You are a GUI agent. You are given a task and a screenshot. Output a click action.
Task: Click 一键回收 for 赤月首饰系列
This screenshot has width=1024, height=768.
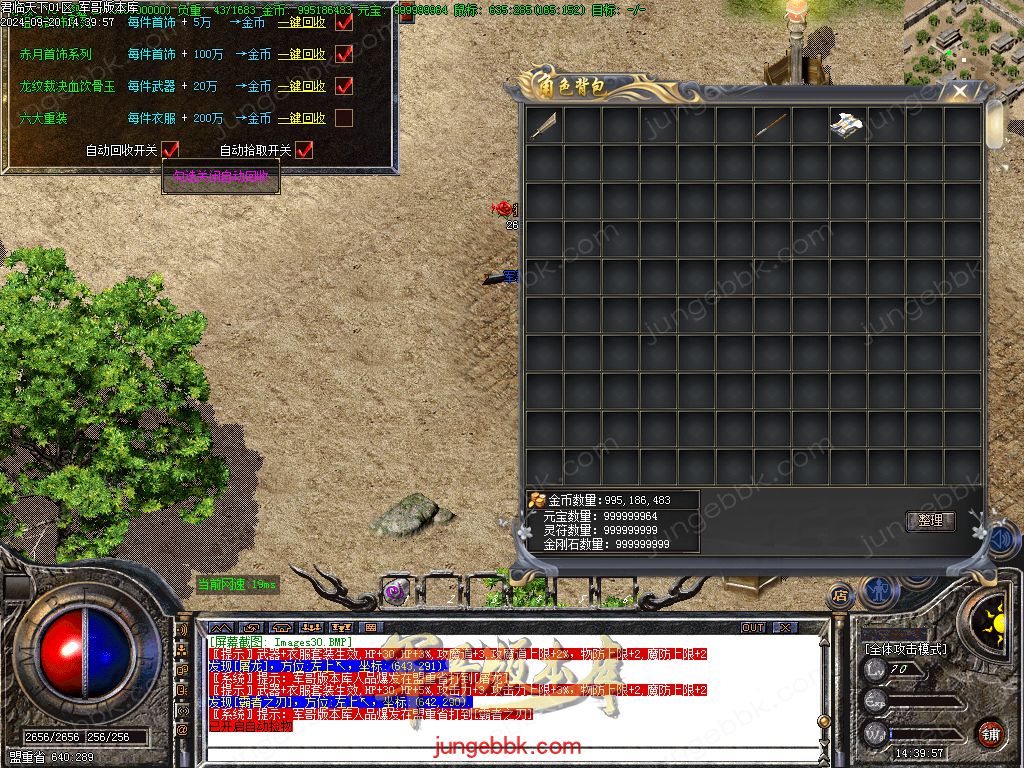pyautogui.click(x=302, y=54)
